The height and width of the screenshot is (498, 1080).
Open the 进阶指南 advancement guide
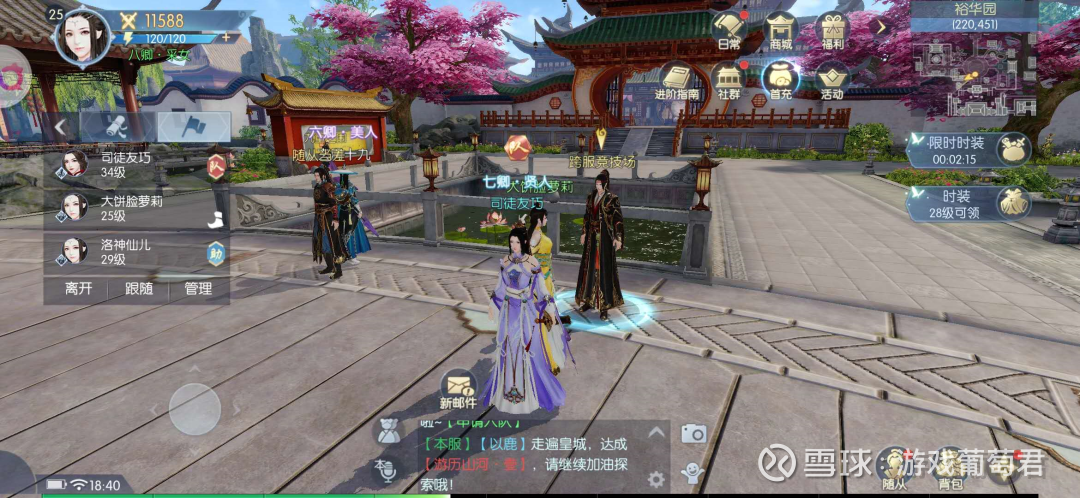click(x=678, y=81)
